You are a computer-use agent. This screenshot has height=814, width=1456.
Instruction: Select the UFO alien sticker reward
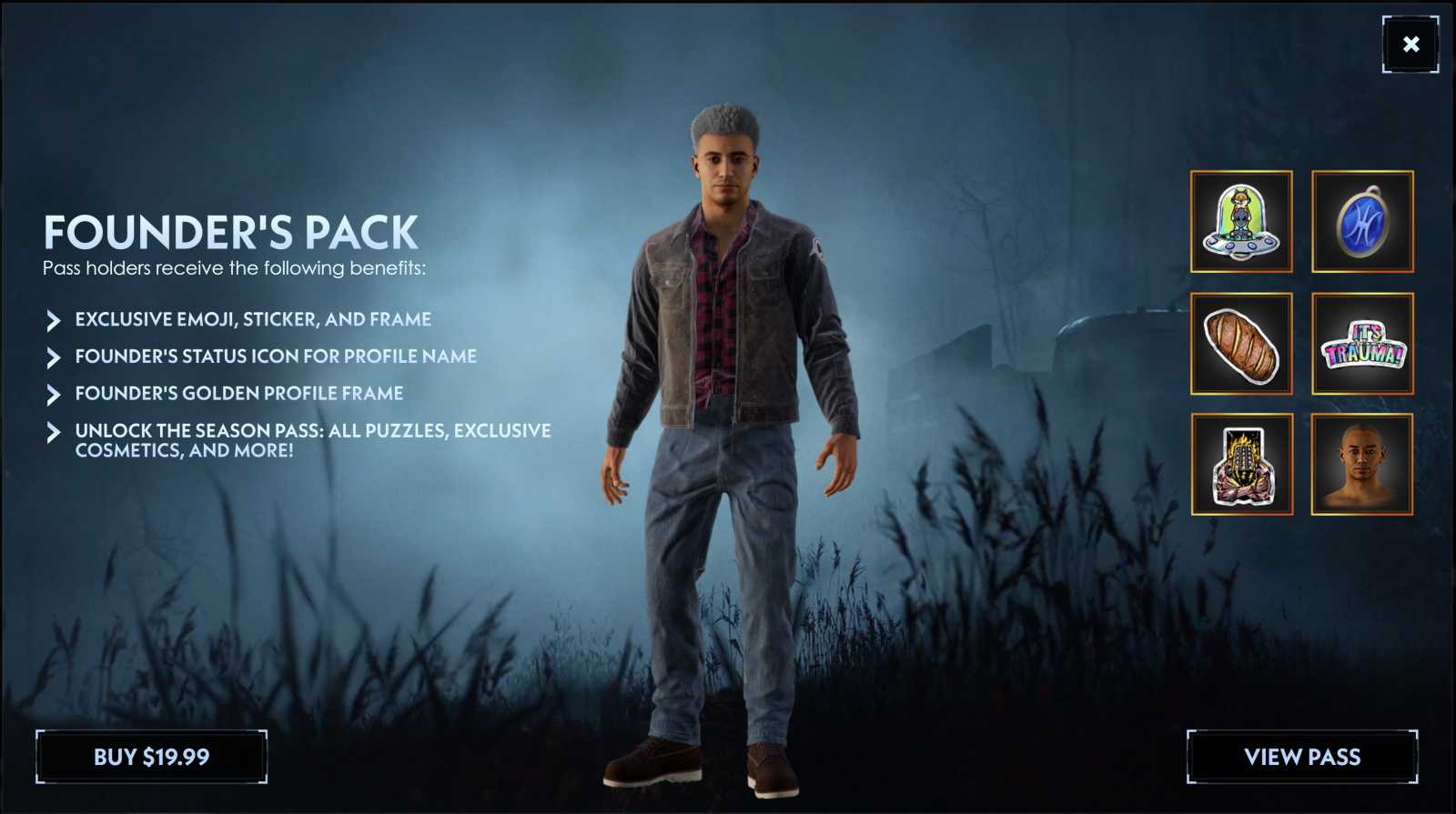(1240, 222)
